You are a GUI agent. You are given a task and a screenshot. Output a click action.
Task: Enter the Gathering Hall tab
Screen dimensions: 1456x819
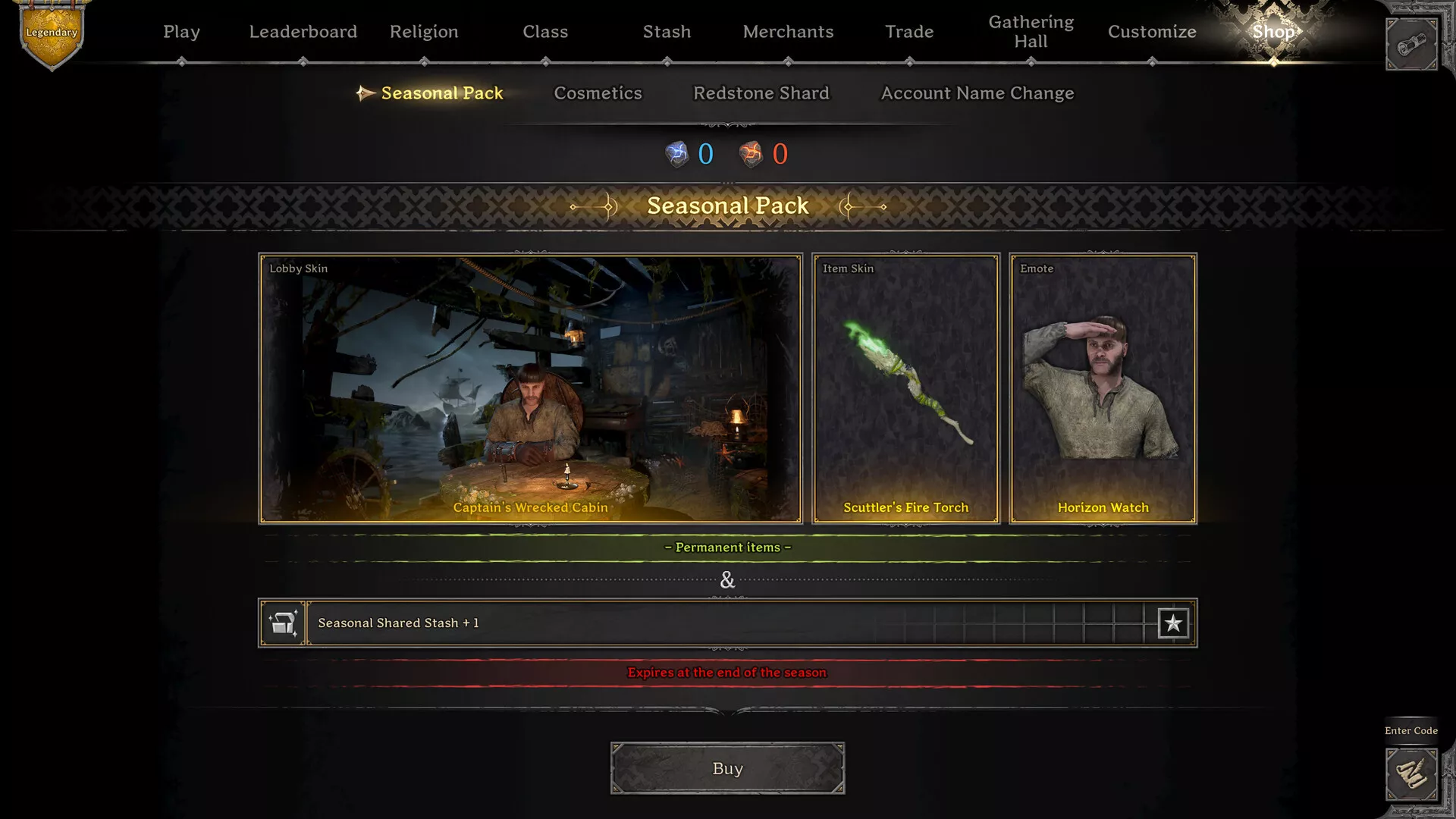tap(1031, 32)
